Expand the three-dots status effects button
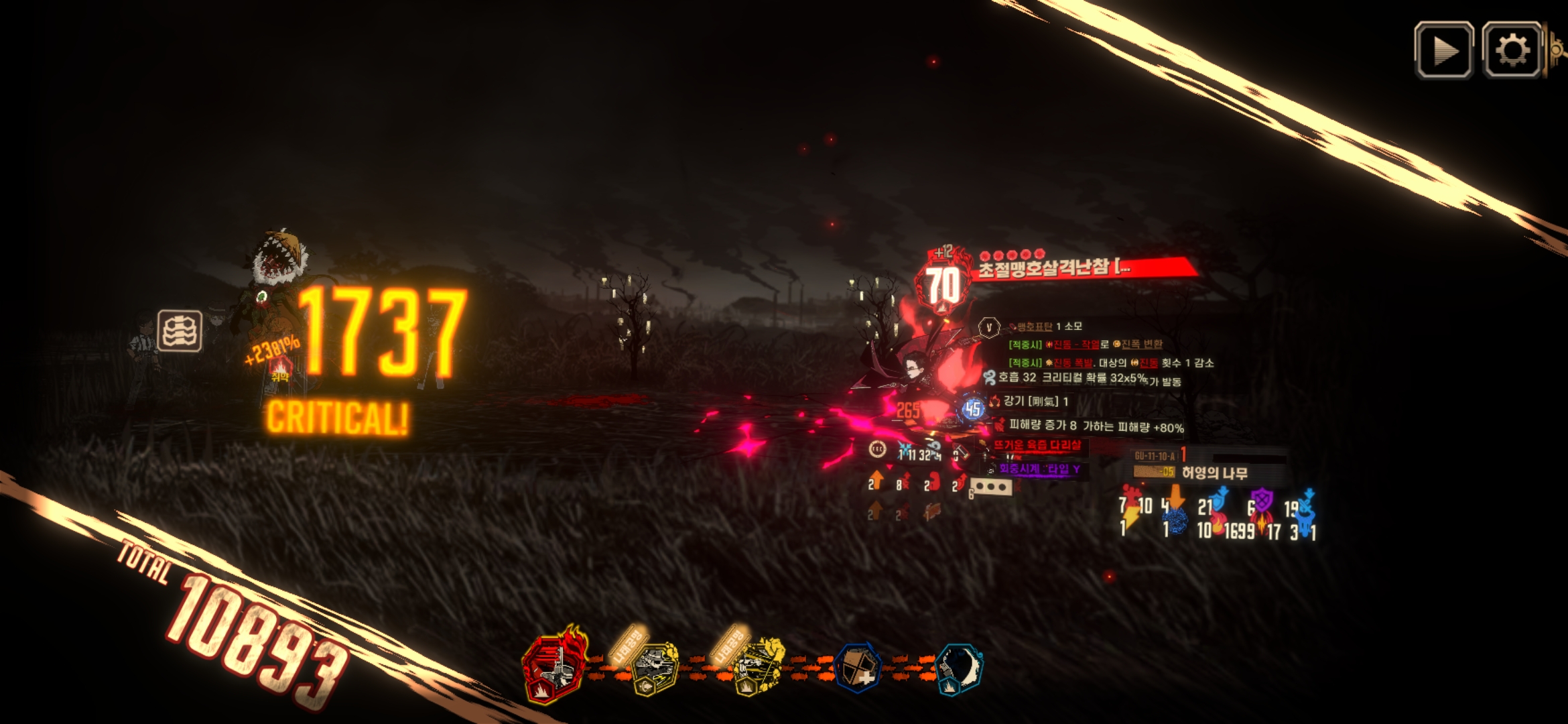 (x=991, y=487)
